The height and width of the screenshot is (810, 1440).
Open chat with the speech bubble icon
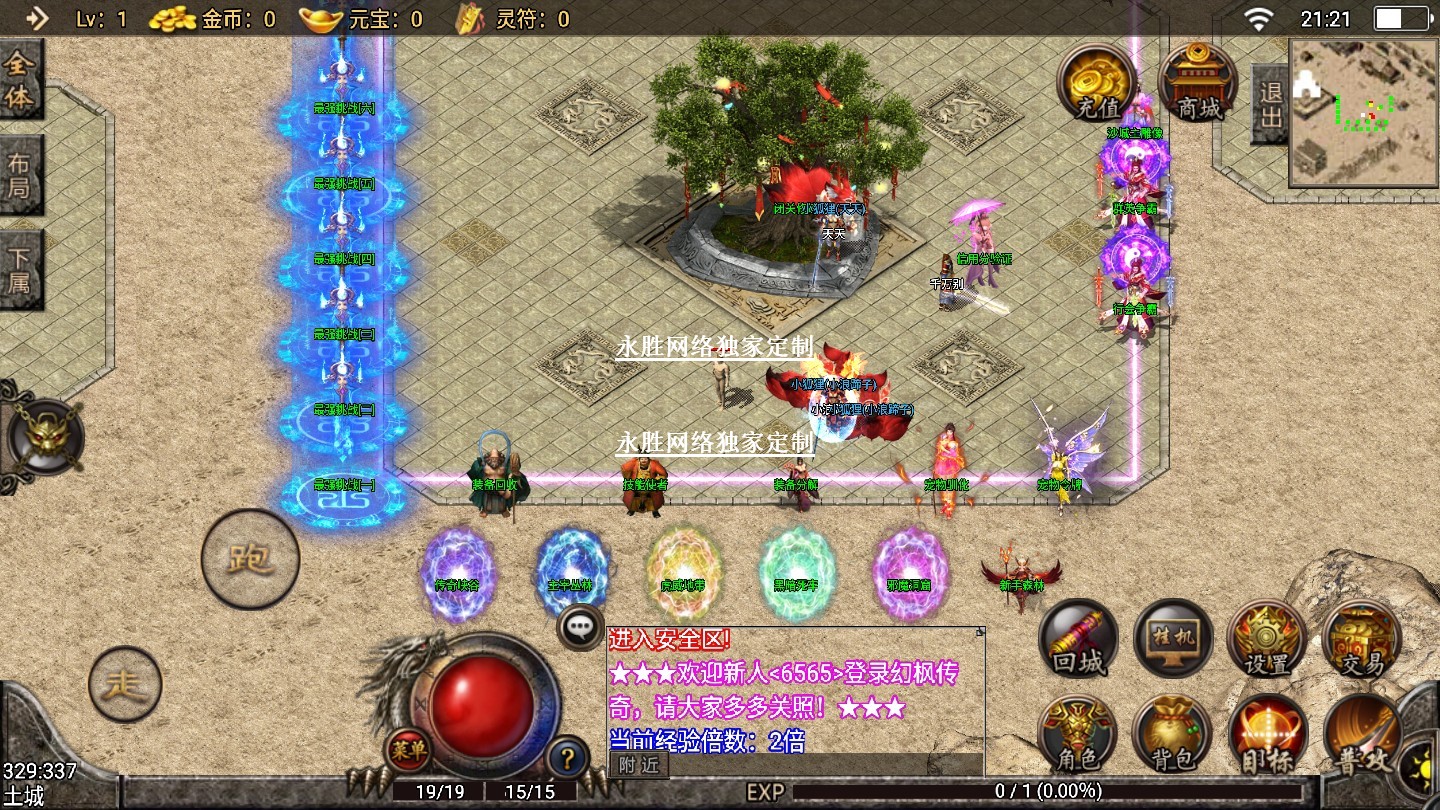point(580,628)
